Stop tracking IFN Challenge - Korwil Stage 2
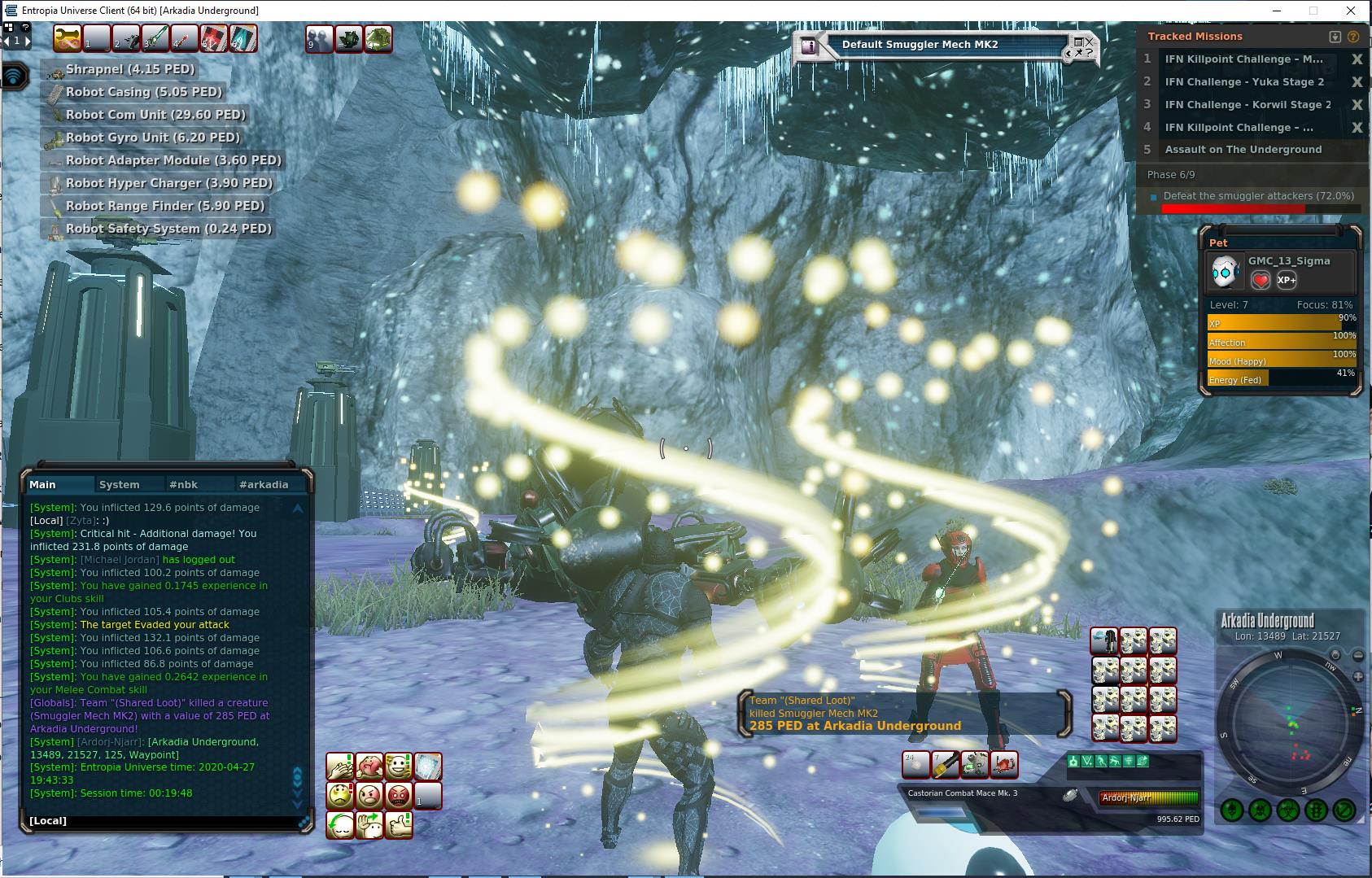 pyautogui.click(x=1357, y=105)
